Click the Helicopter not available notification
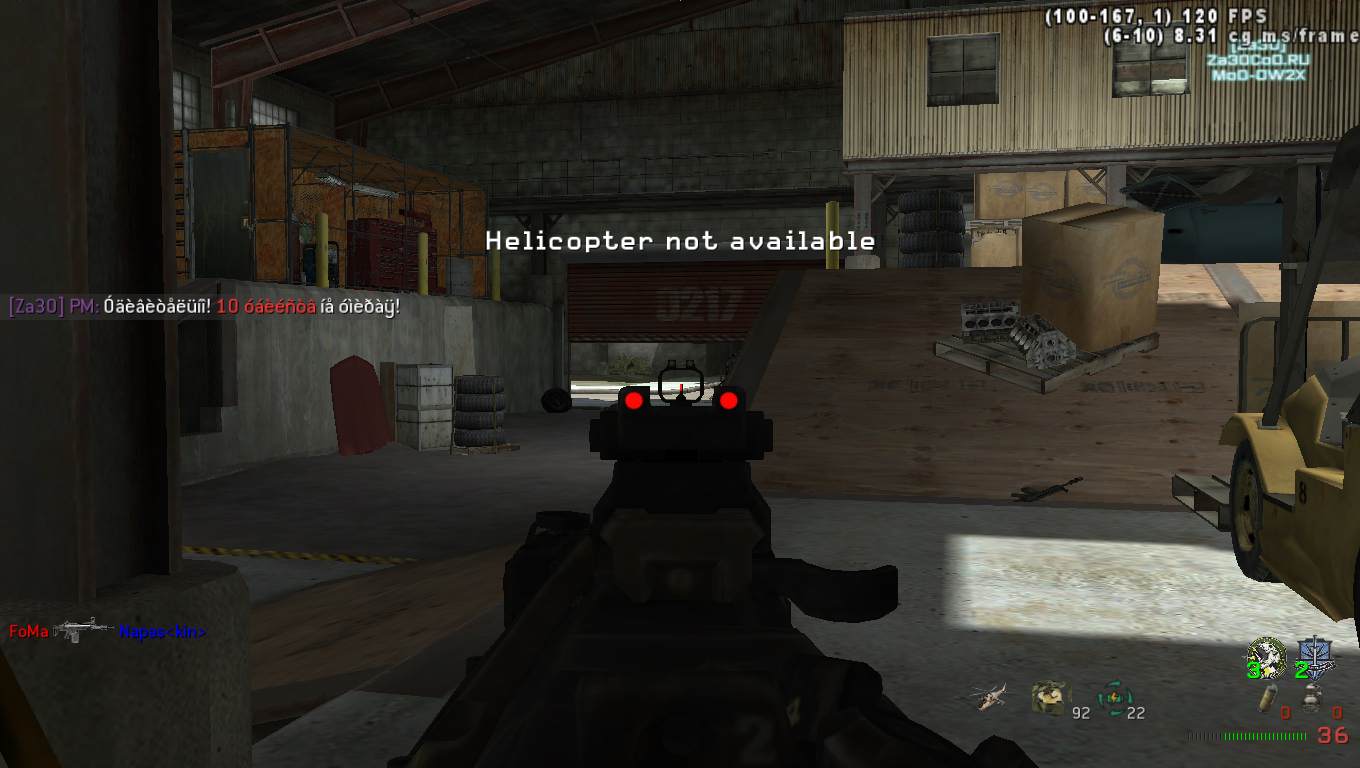Image resolution: width=1360 pixels, height=768 pixels. 679,241
